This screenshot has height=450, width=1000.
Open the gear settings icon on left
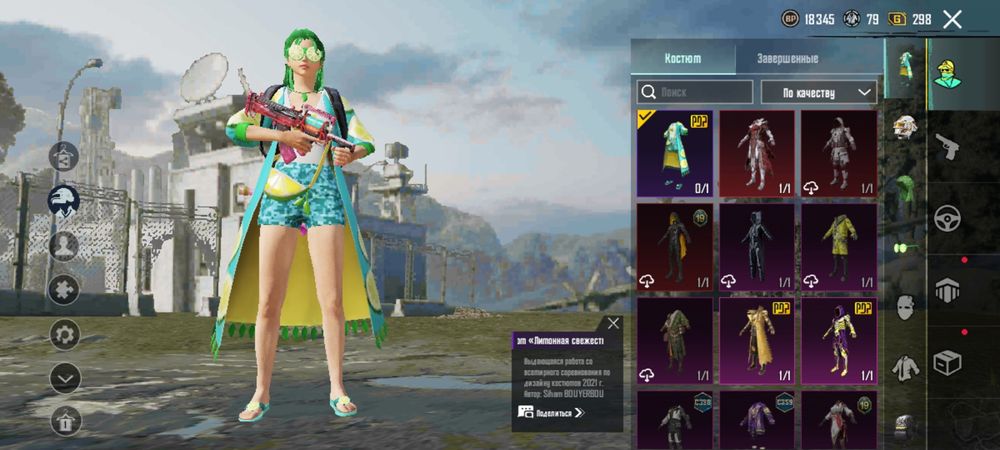(x=65, y=333)
